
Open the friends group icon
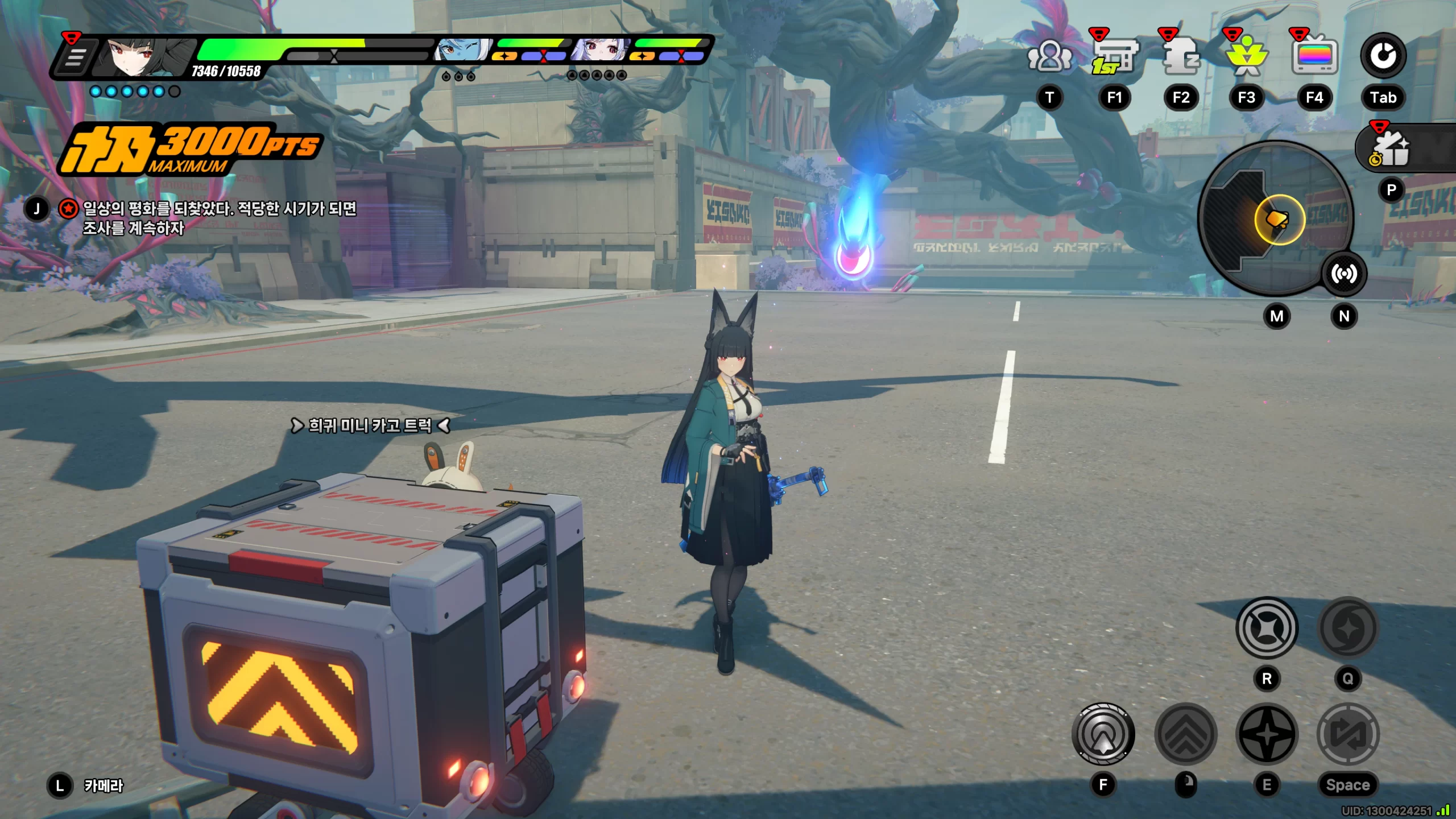click(x=1049, y=57)
